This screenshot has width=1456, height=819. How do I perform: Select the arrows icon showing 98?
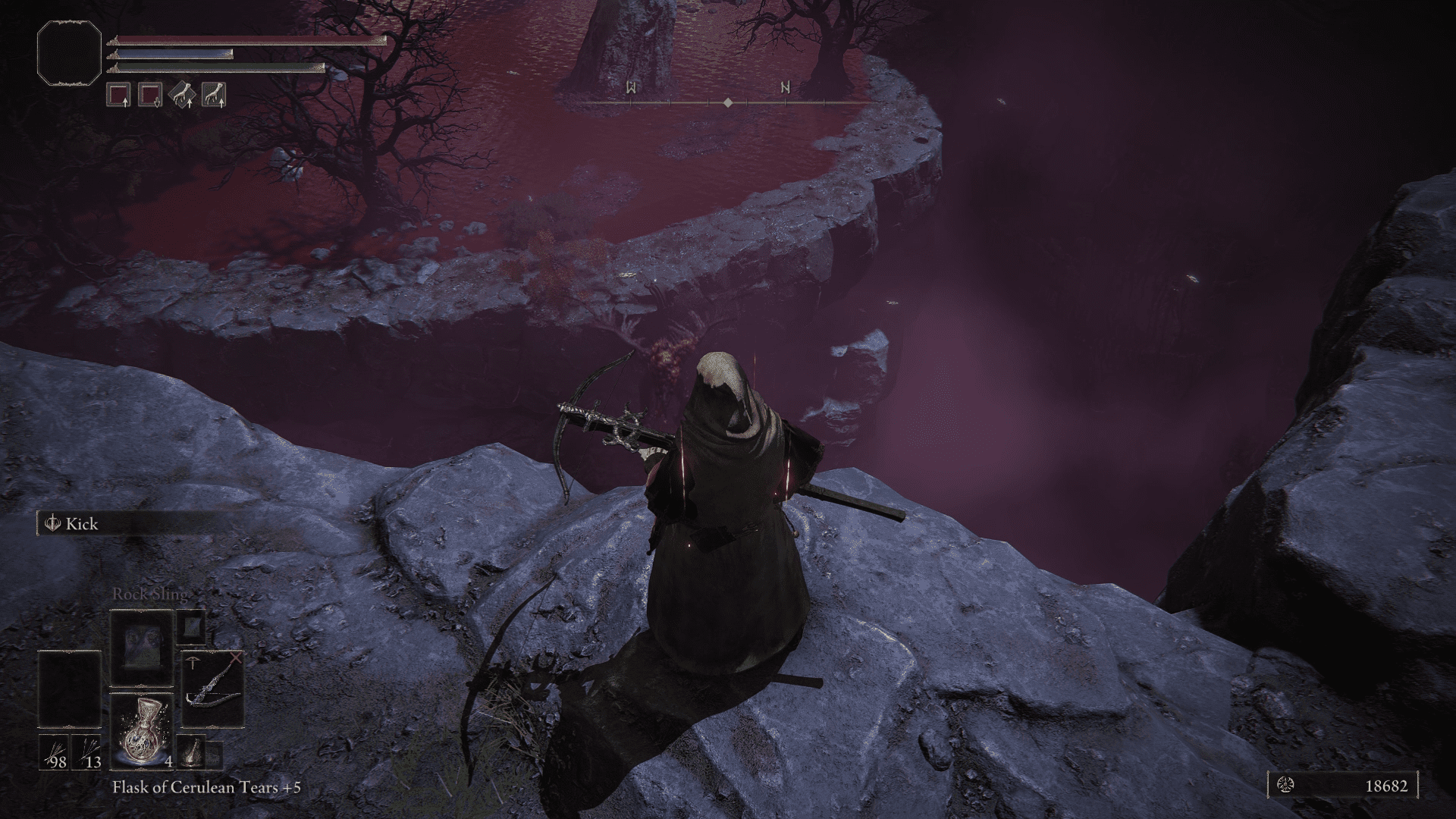[53, 752]
